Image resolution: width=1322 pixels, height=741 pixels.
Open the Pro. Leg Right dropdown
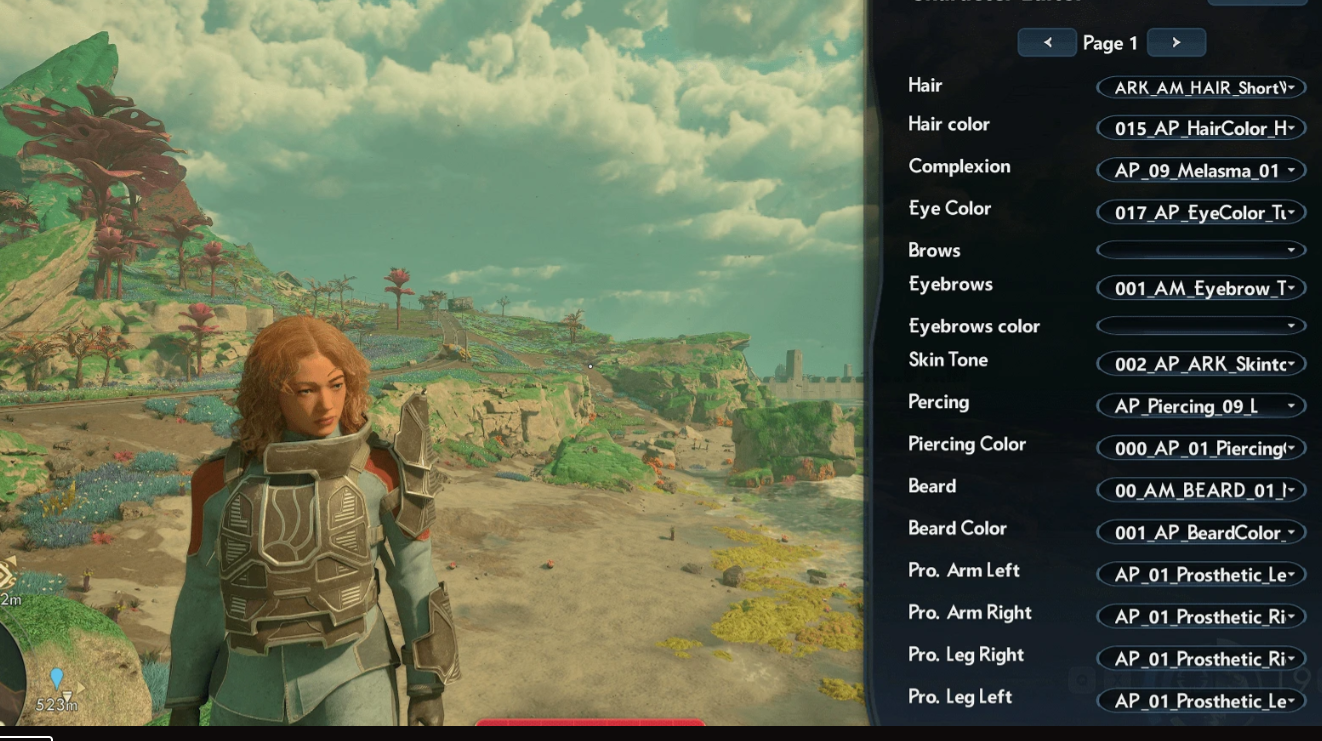click(x=1201, y=658)
